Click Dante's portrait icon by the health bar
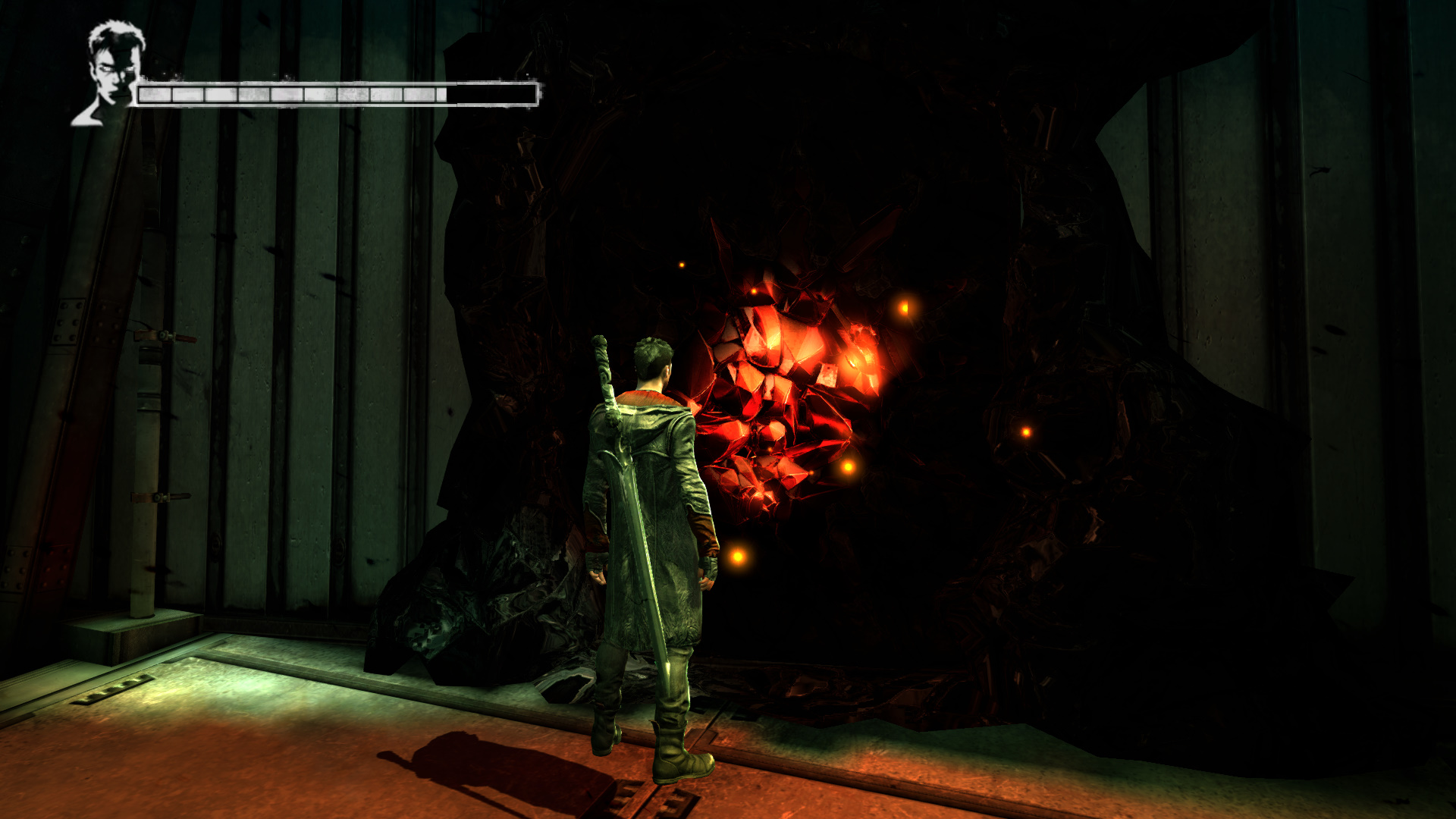The width and height of the screenshot is (1456, 819). [x=112, y=72]
